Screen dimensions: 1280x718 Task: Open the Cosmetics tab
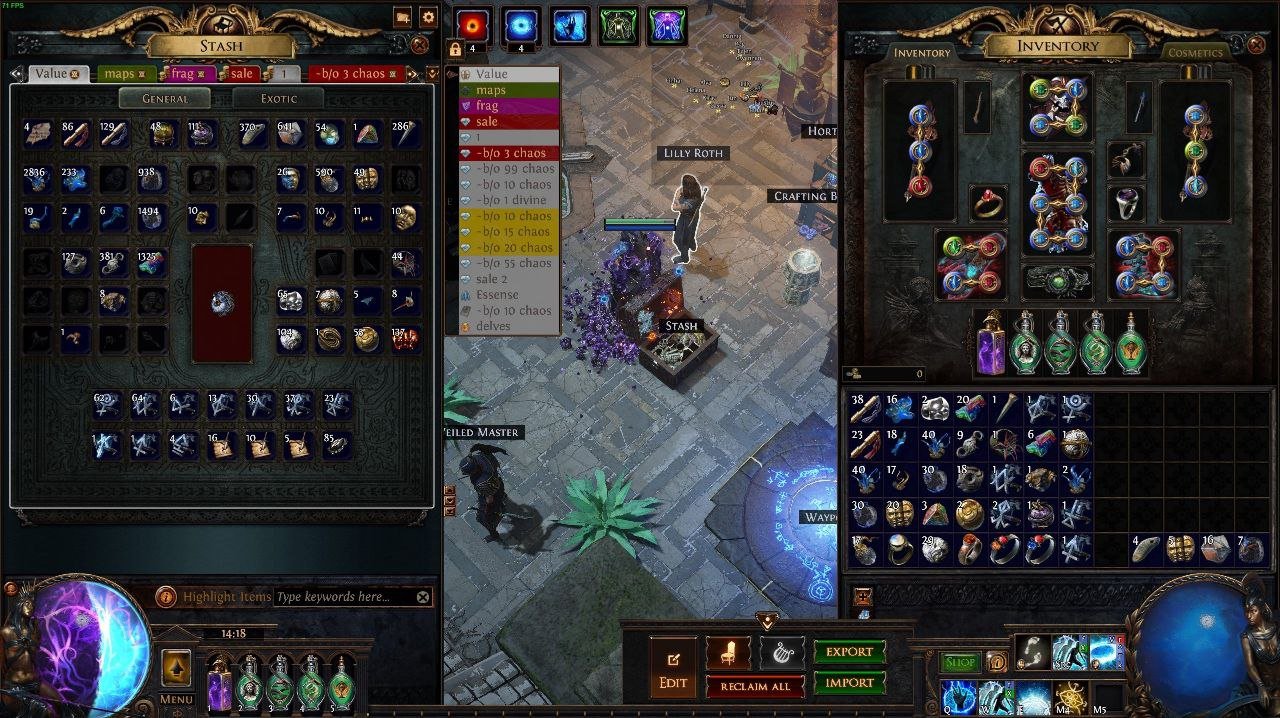[x=1195, y=53]
